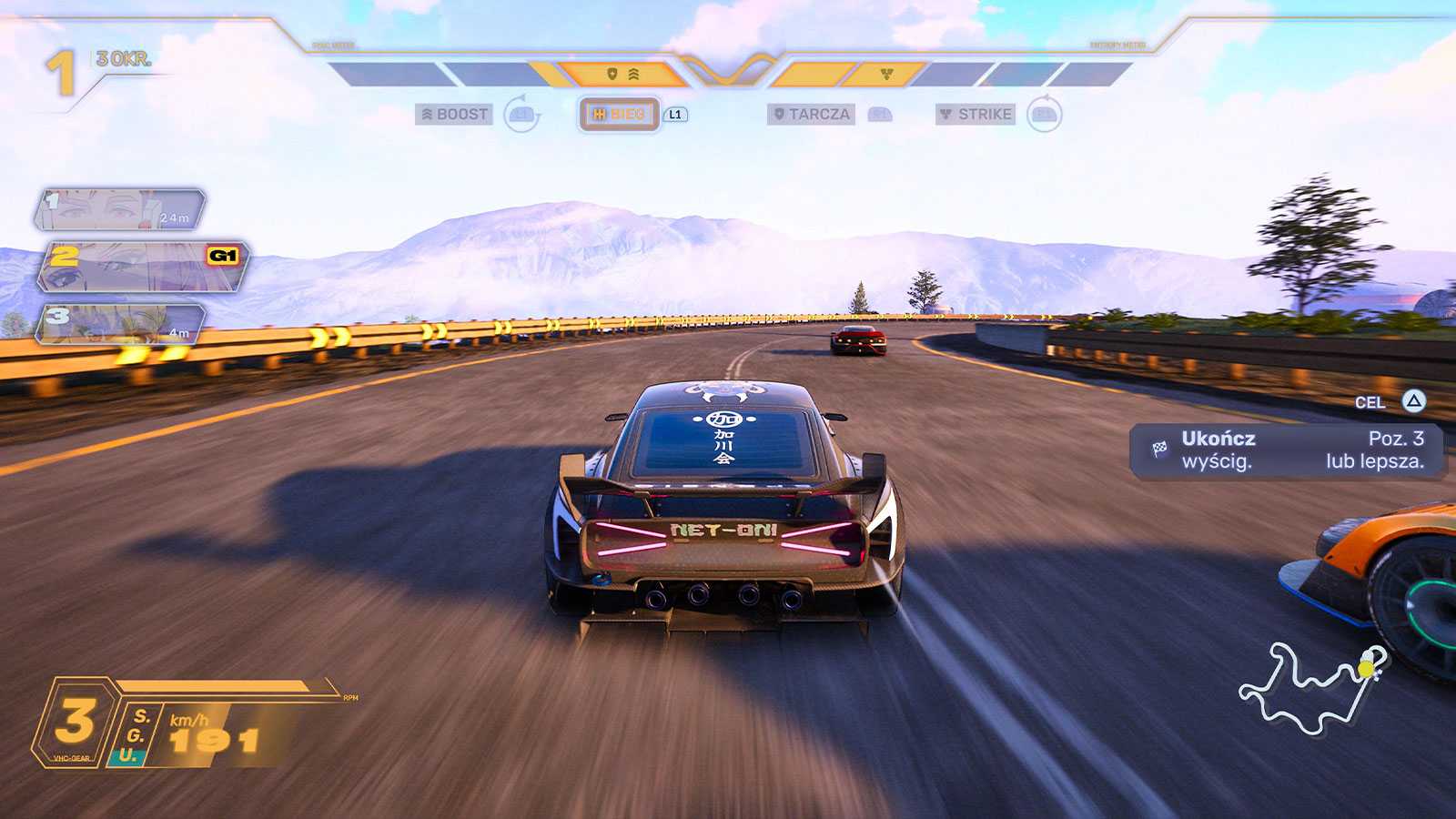This screenshot has width=1456, height=819.
Task: Toggle the circular swap arrow beside STRIKE
Action: click(x=1046, y=115)
